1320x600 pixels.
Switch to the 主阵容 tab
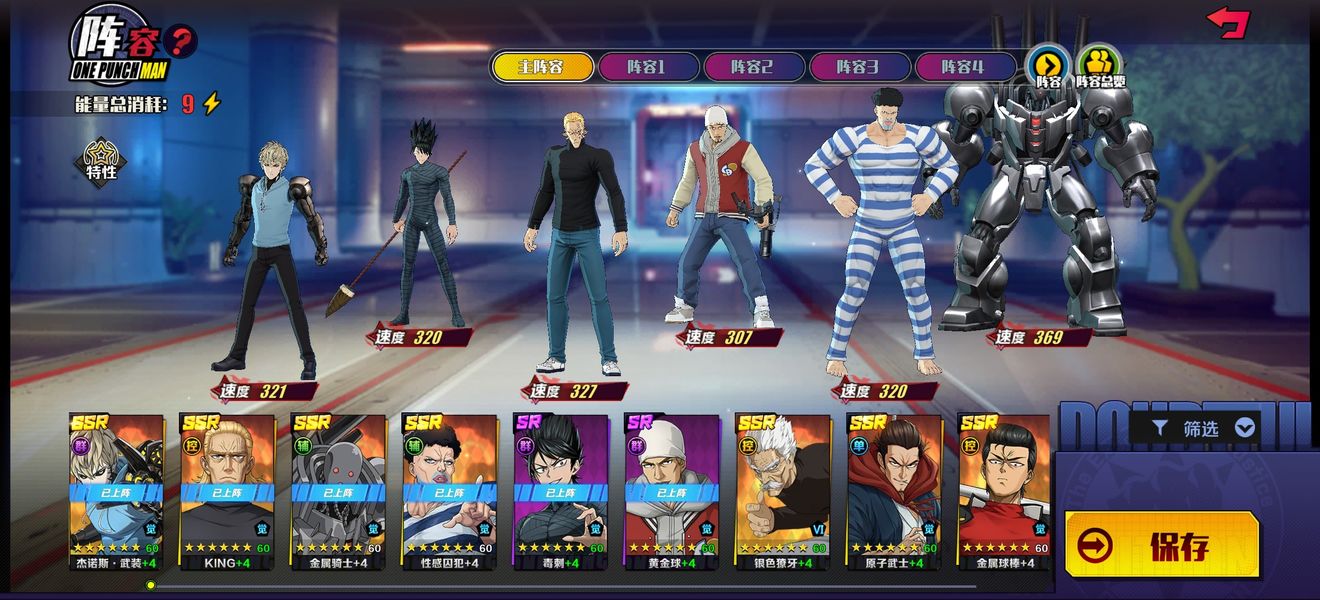click(x=541, y=67)
